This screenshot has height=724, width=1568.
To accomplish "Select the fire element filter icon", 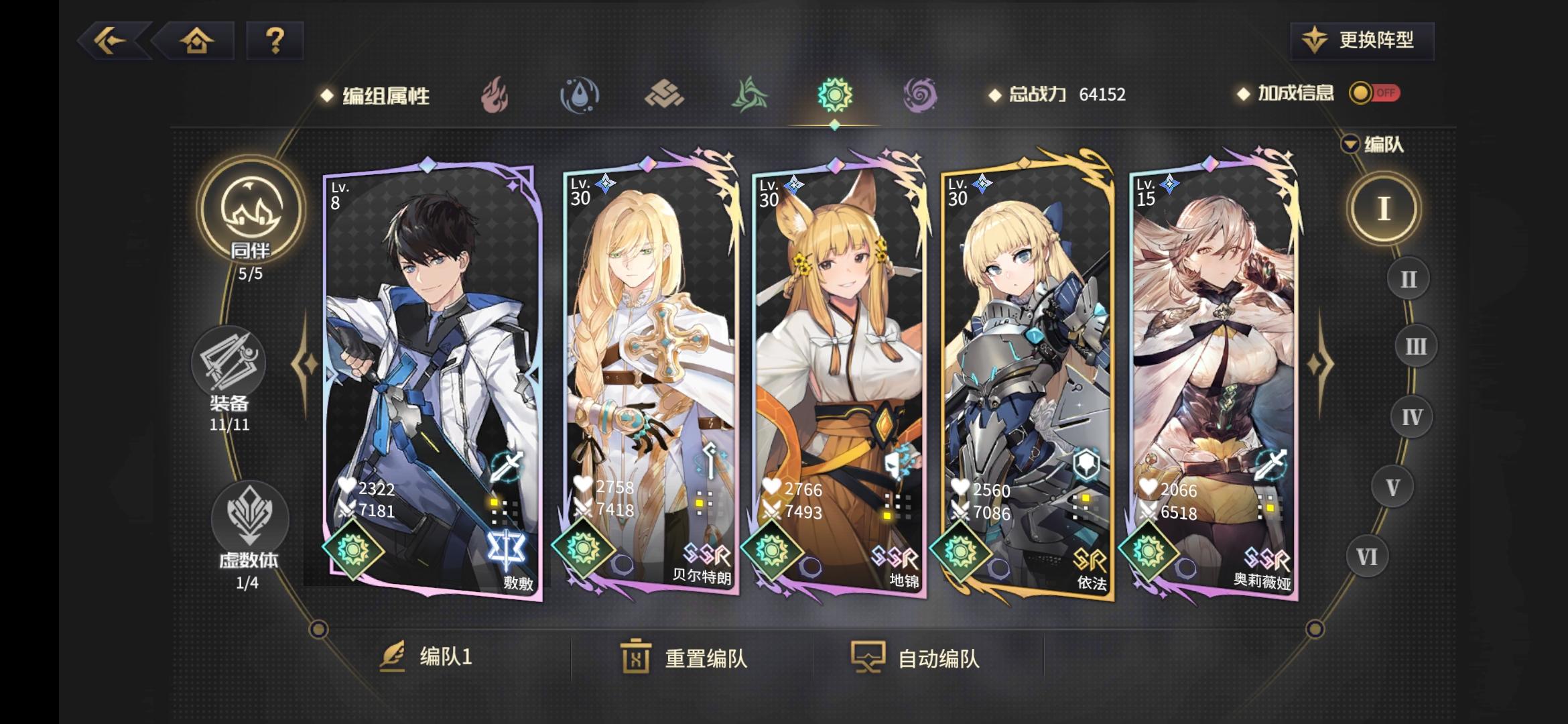I will click(496, 95).
